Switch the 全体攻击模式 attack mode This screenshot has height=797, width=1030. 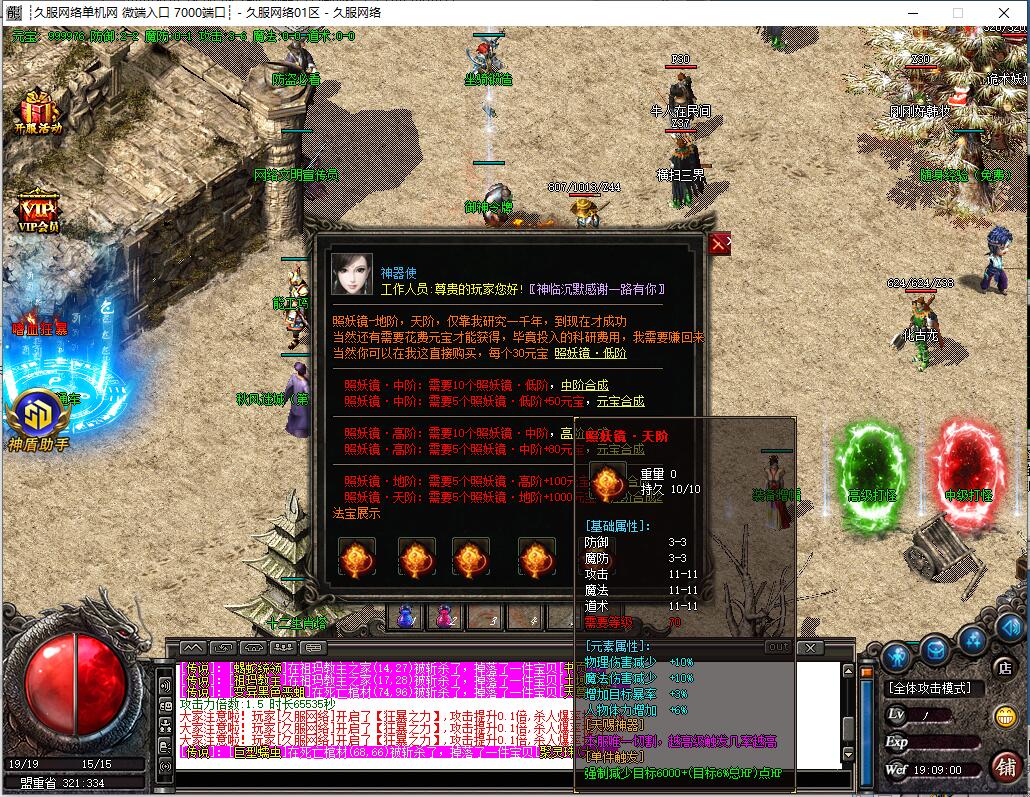tap(935, 689)
